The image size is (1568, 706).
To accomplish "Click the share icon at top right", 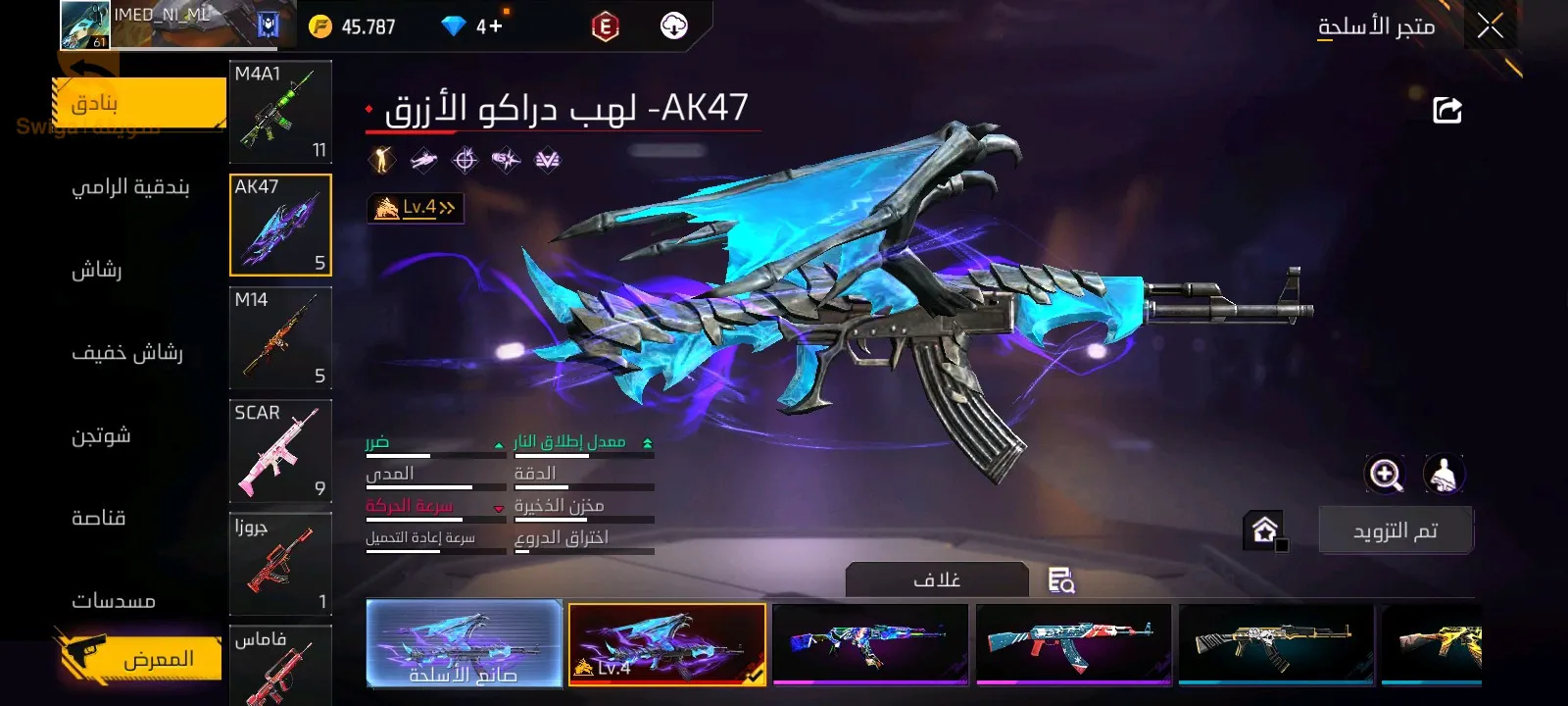I will 1448,110.
